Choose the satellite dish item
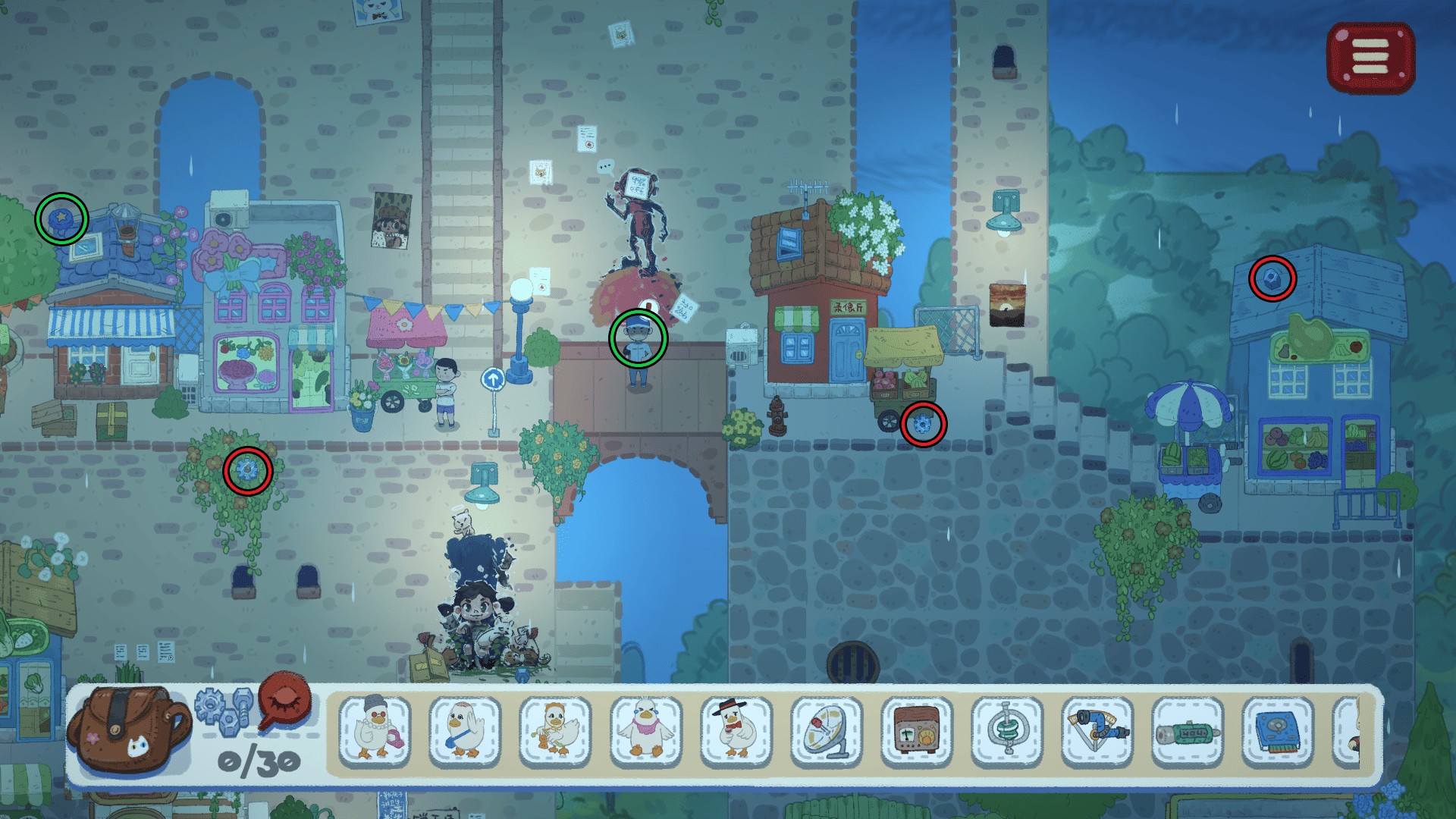 tap(826, 730)
